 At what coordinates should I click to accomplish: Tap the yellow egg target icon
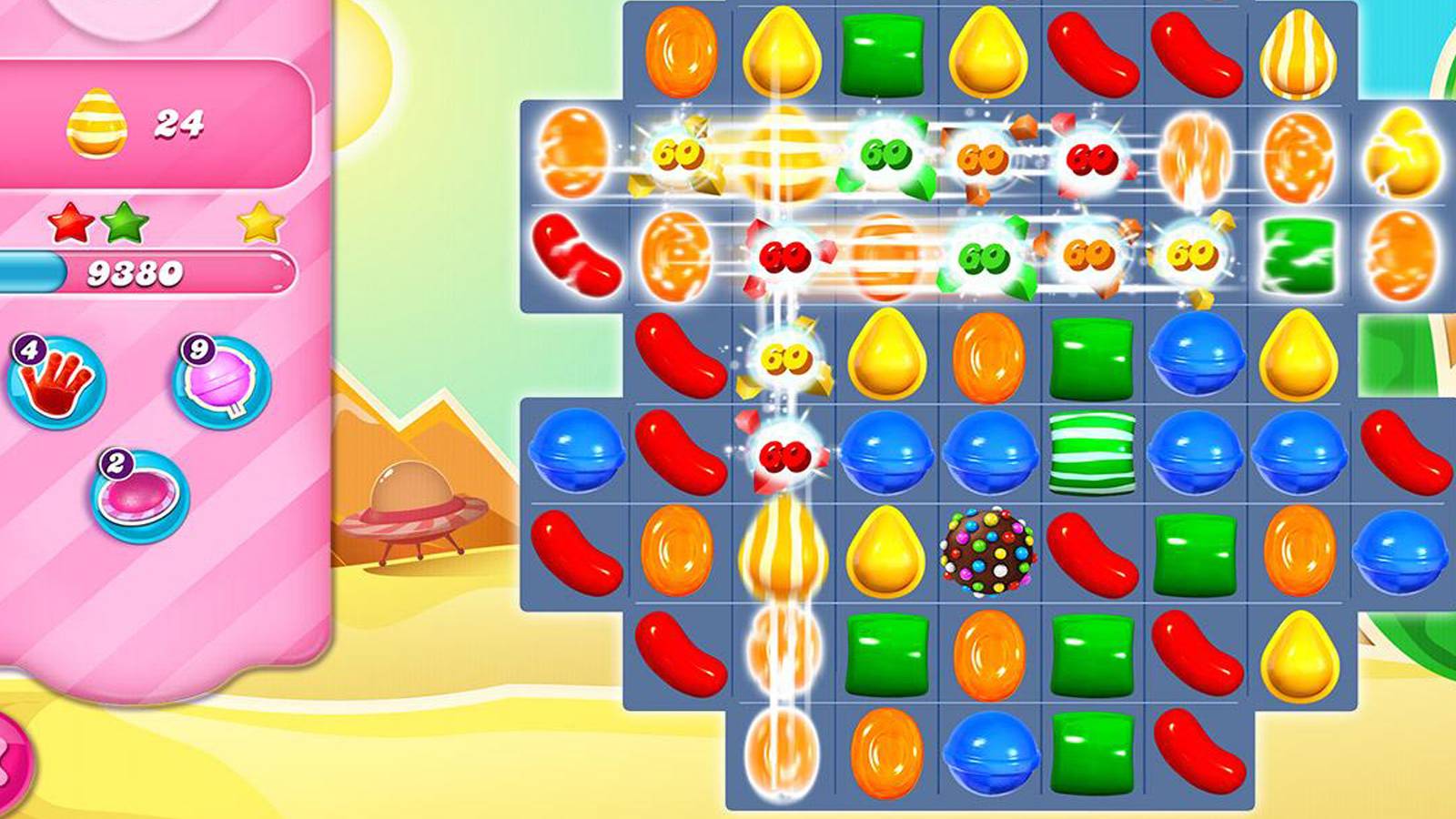pyautogui.click(x=96, y=123)
